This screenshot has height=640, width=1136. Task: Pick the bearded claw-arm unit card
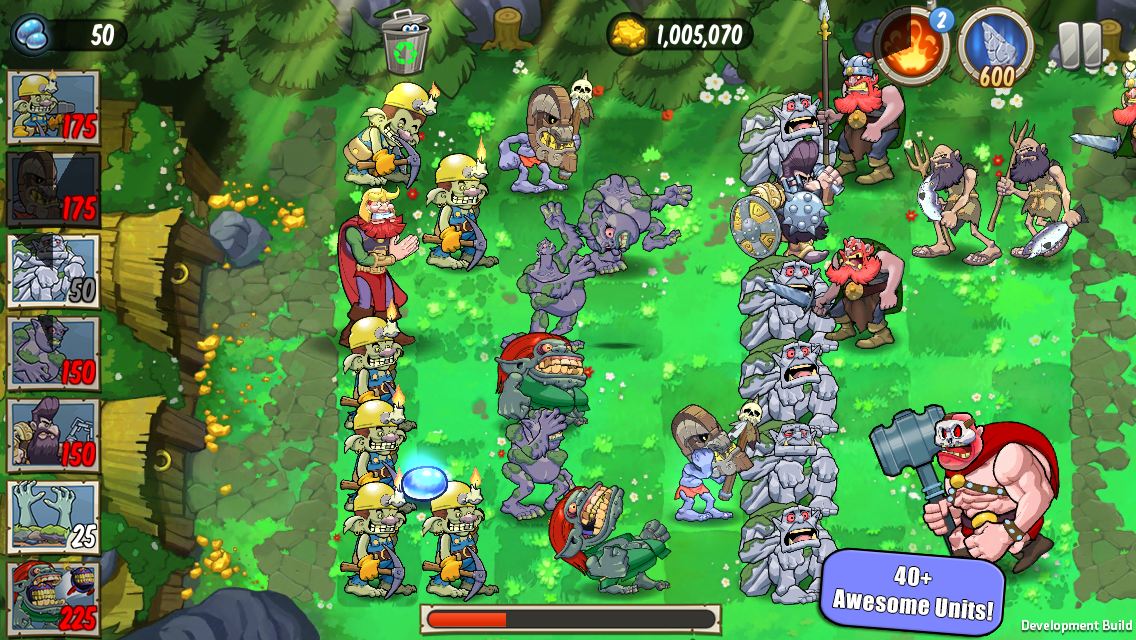(x=53, y=435)
